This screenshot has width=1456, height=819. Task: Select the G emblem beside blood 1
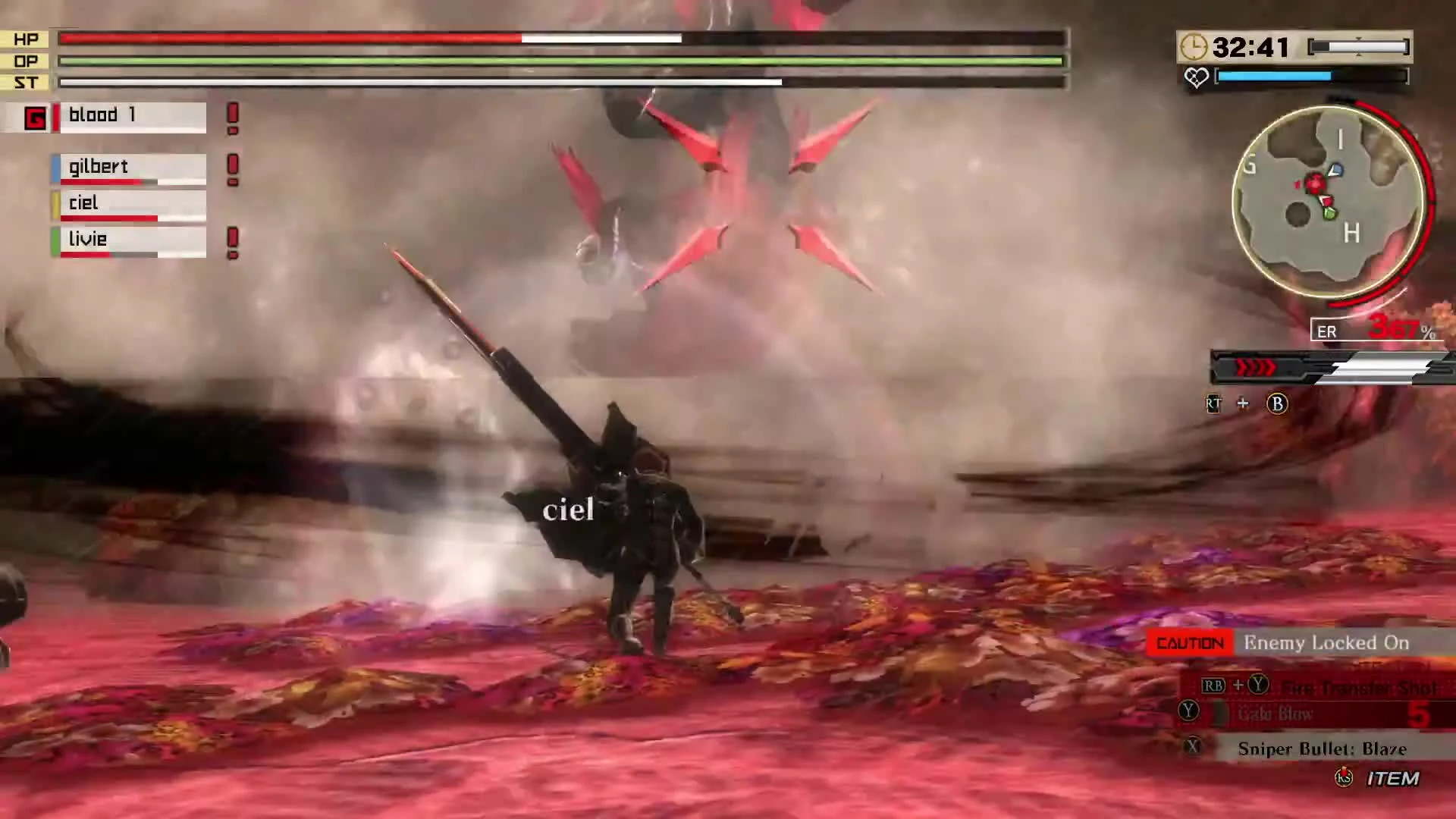[34, 118]
